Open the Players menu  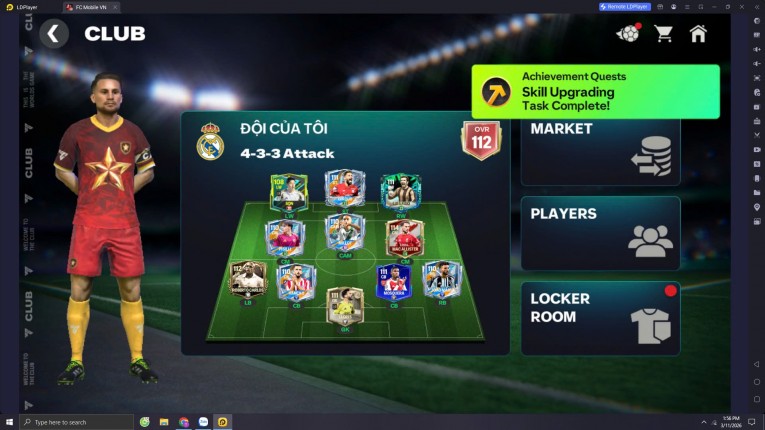pos(600,232)
